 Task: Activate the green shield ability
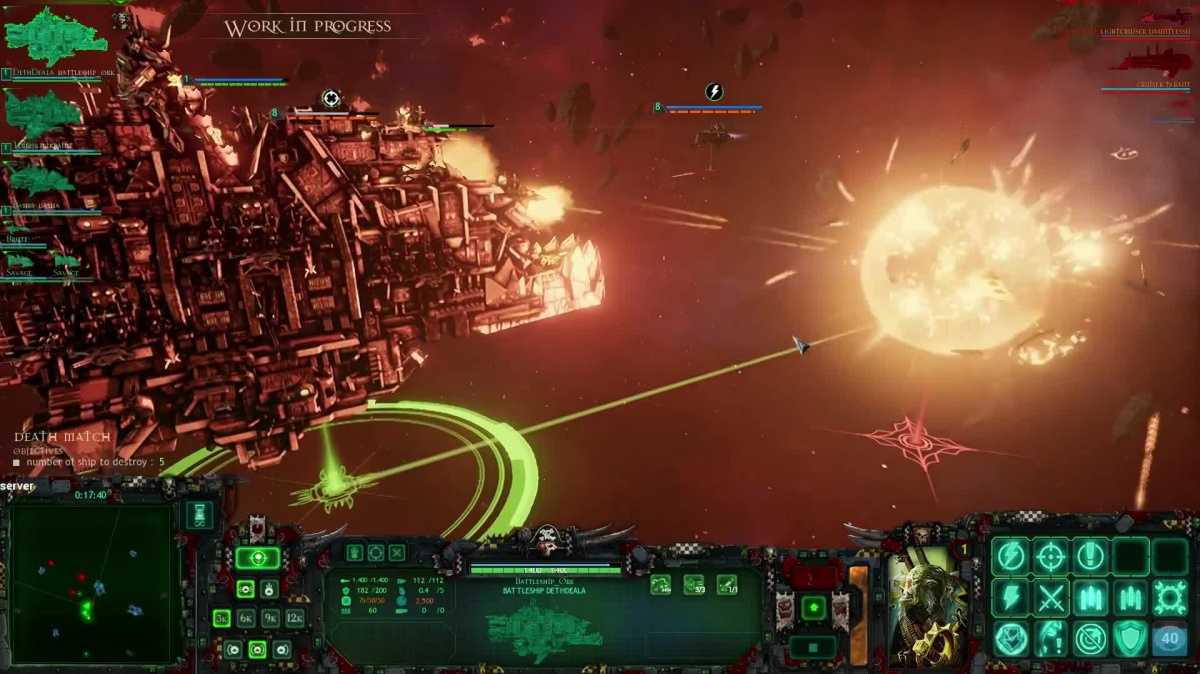tap(1130, 639)
